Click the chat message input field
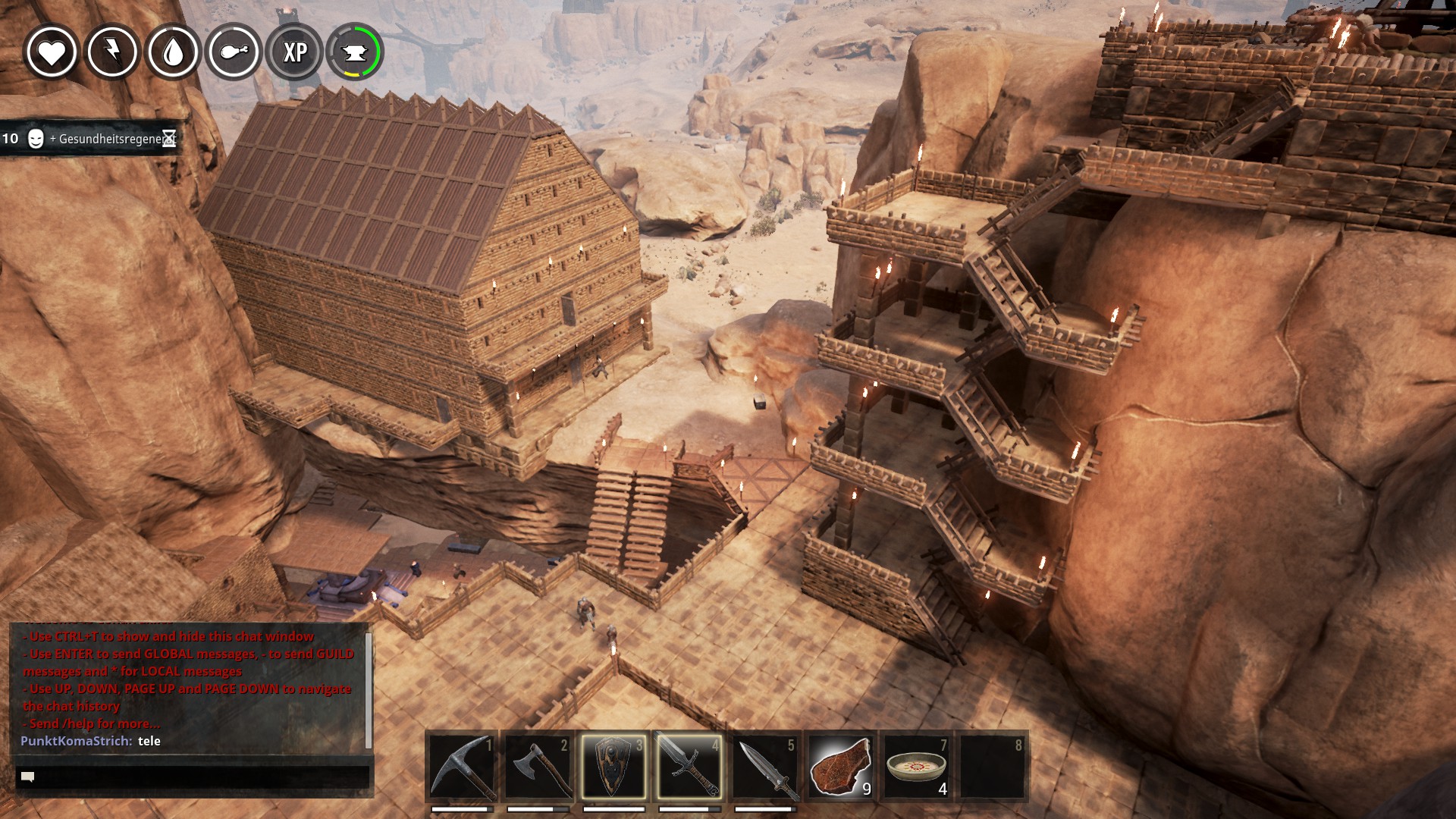1456x819 pixels. 193,777
